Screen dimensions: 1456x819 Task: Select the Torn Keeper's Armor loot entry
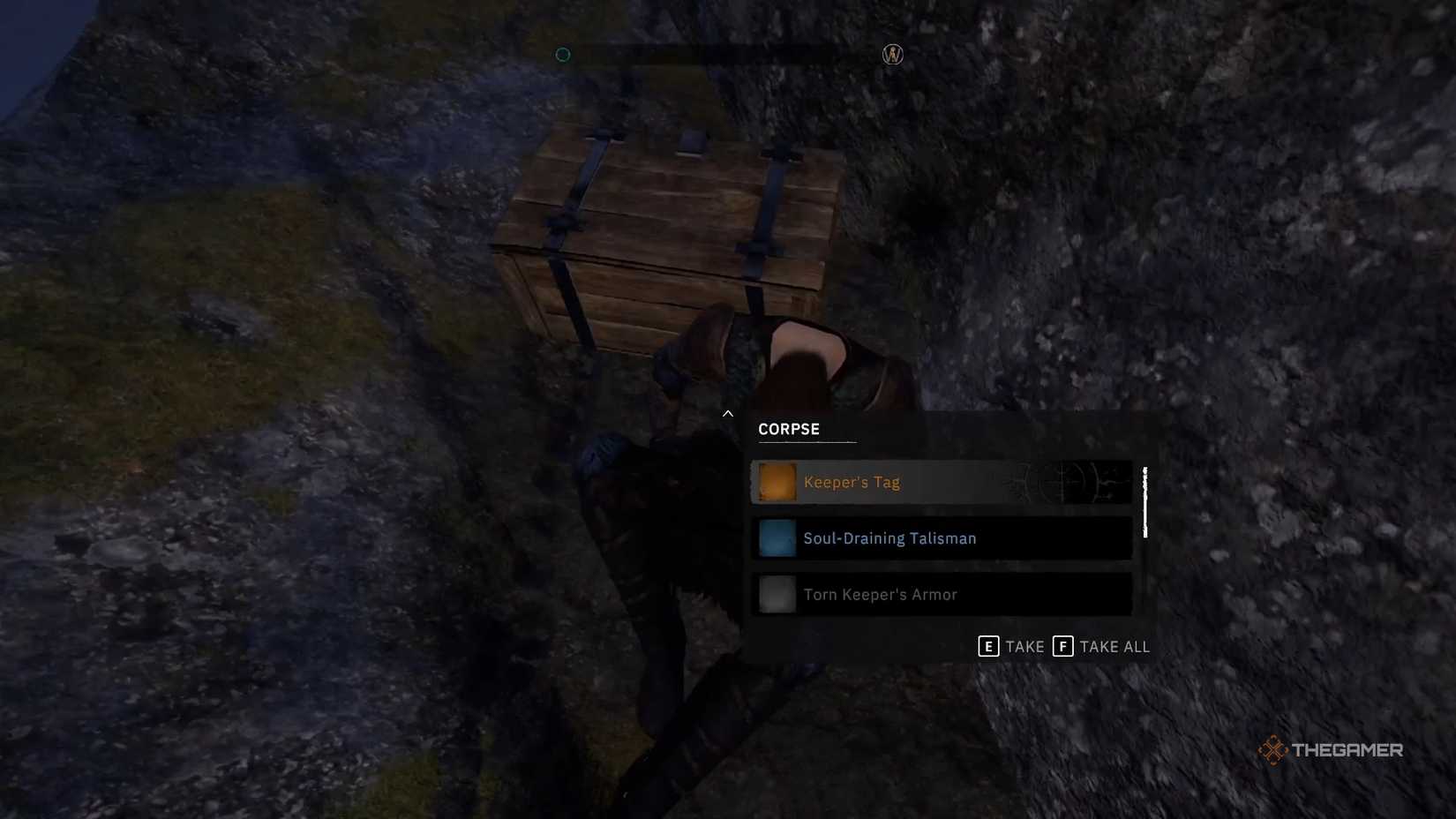[x=941, y=594]
